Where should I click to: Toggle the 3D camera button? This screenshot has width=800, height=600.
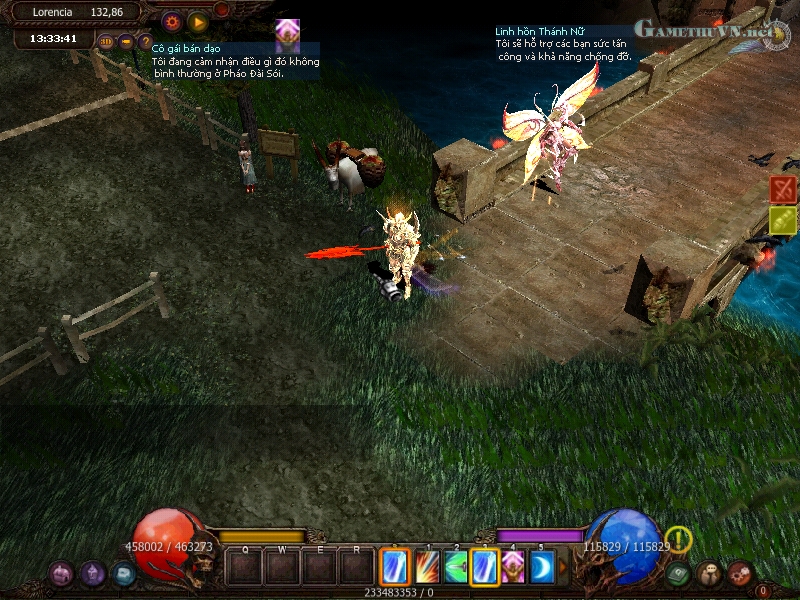coord(106,41)
